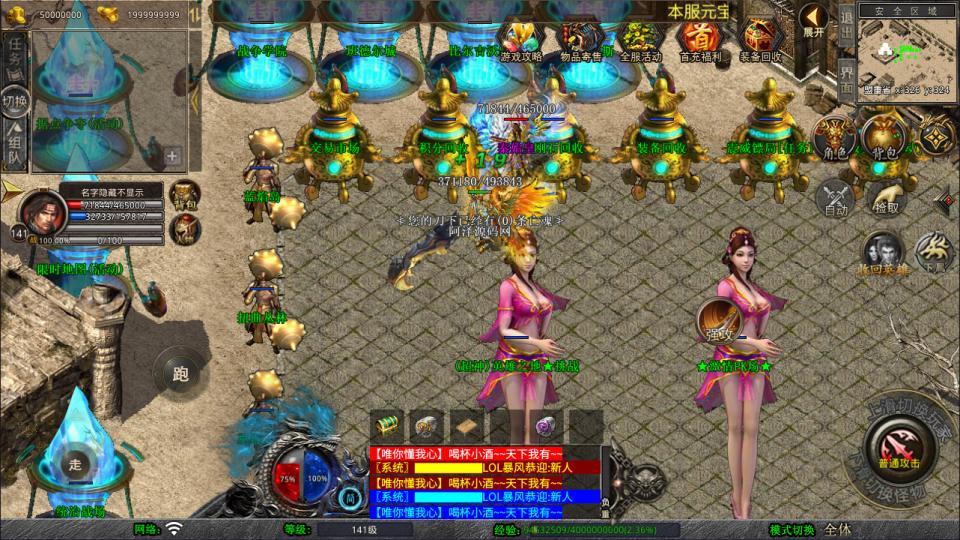Viewport: 960px width, 540px height.
Task: Open the 物品寄售 consignment shop
Action: pyautogui.click(x=582, y=39)
